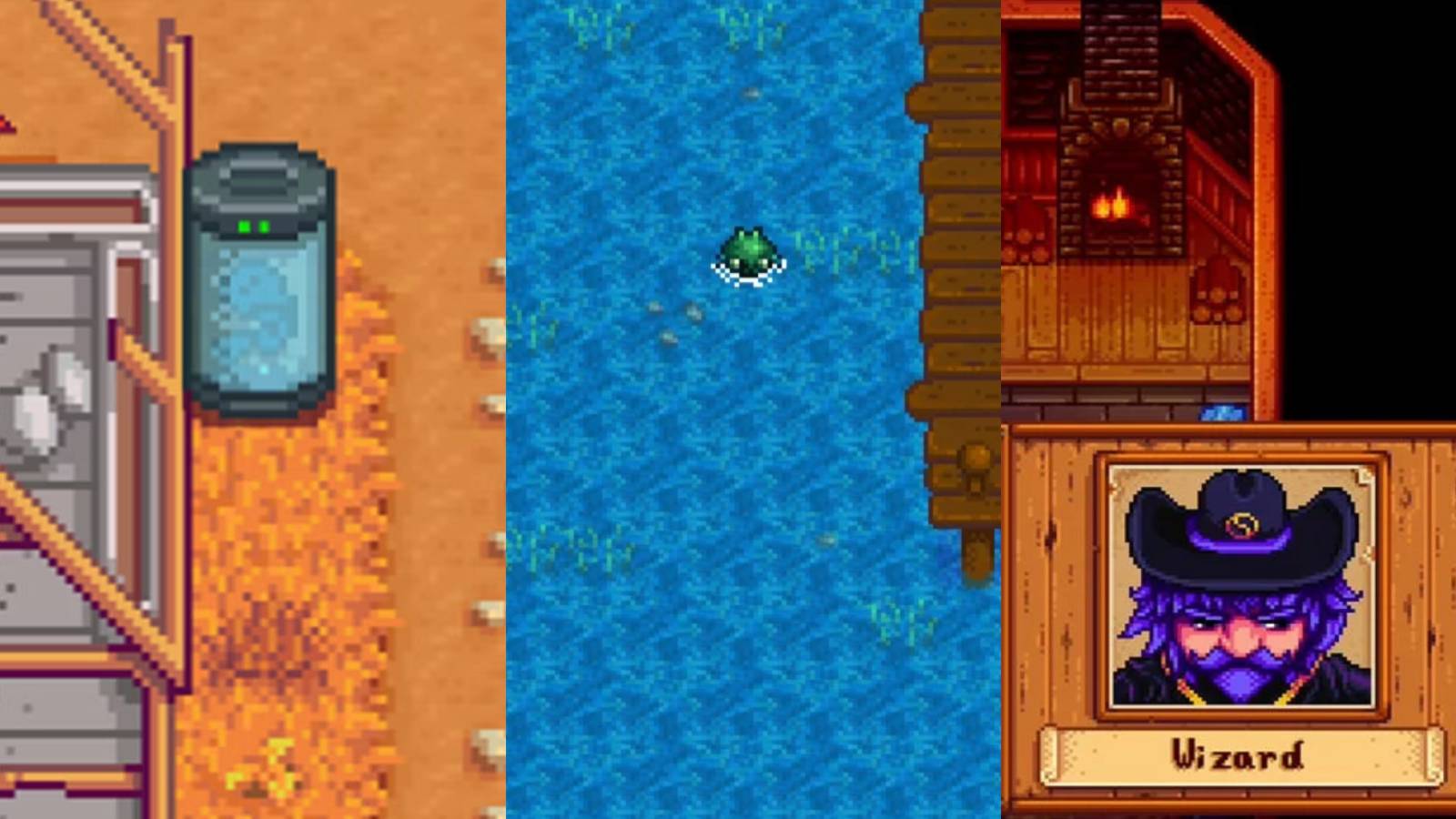Click the gold spiral emblem on the Wizard's hat

tap(1242, 526)
